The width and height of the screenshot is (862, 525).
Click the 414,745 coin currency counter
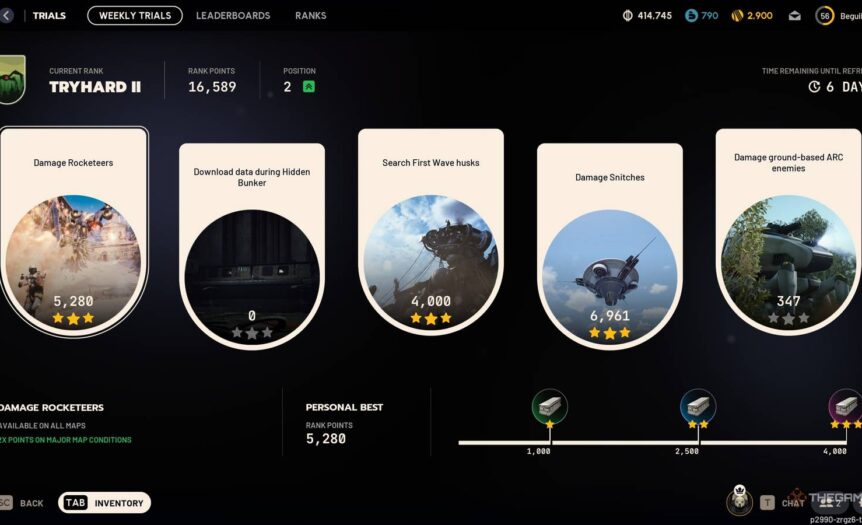647,16
